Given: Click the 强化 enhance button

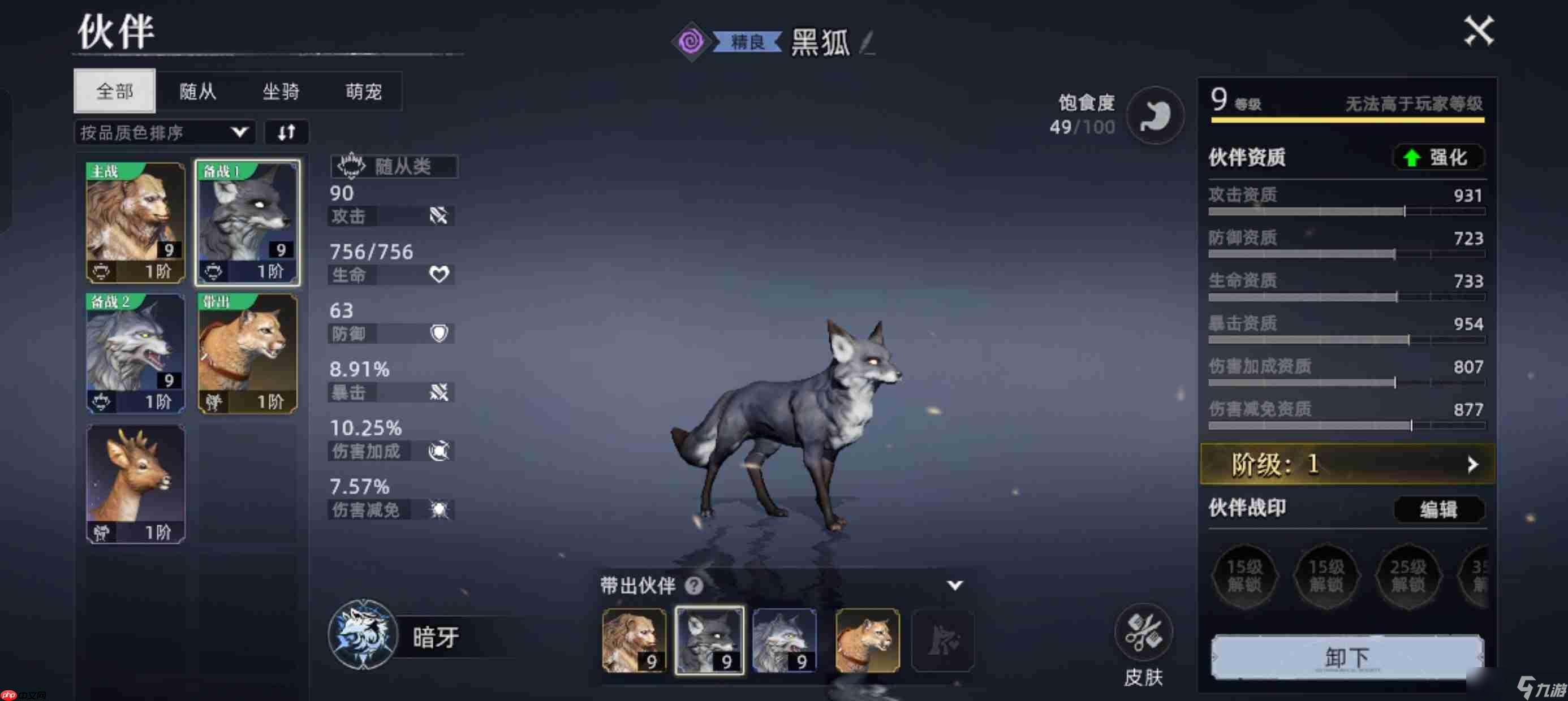Looking at the screenshot, I should pyautogui.click(x=1438, y=158).
